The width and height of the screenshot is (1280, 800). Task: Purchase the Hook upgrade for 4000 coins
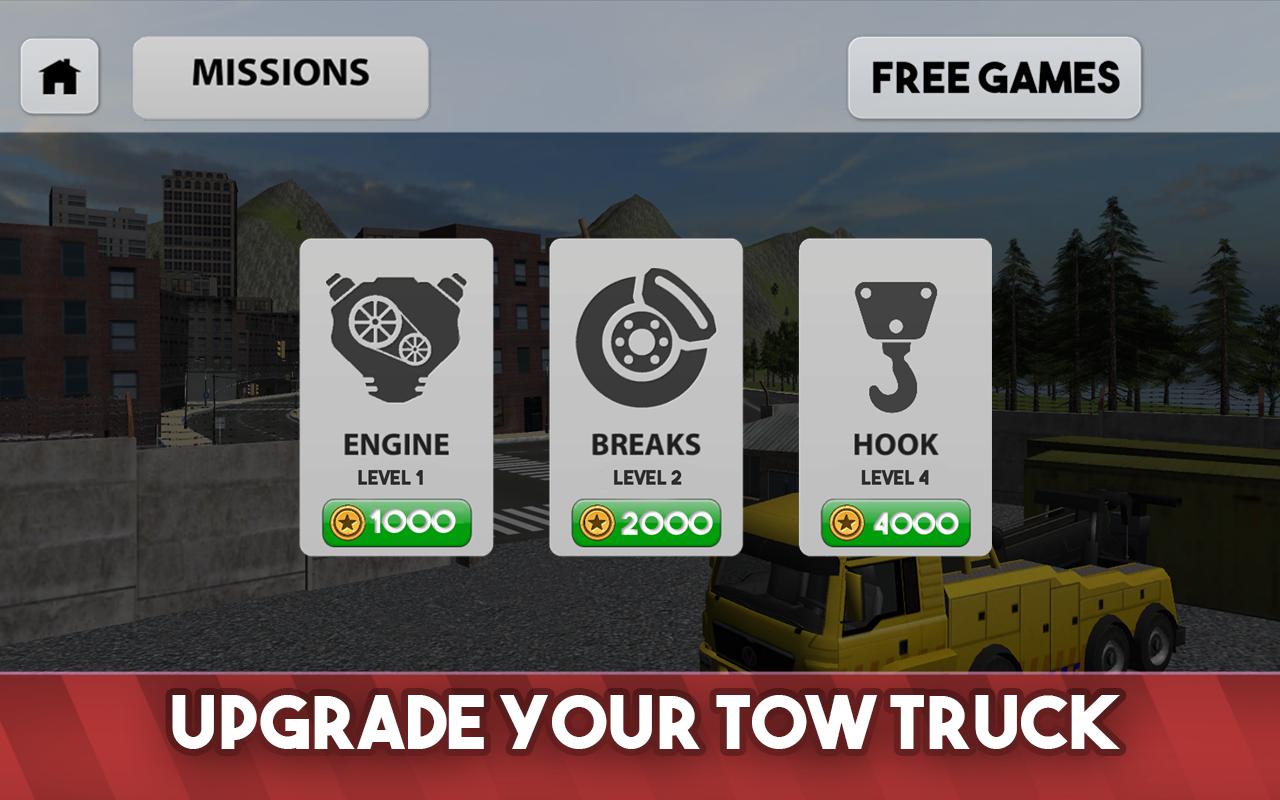point(897,519)
